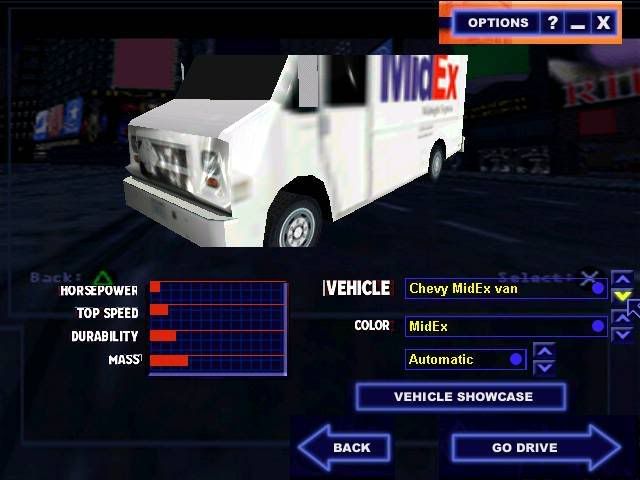Choose the previous vehicle with the up arrow
Screen dimensions: 640x480
(622, 279)
